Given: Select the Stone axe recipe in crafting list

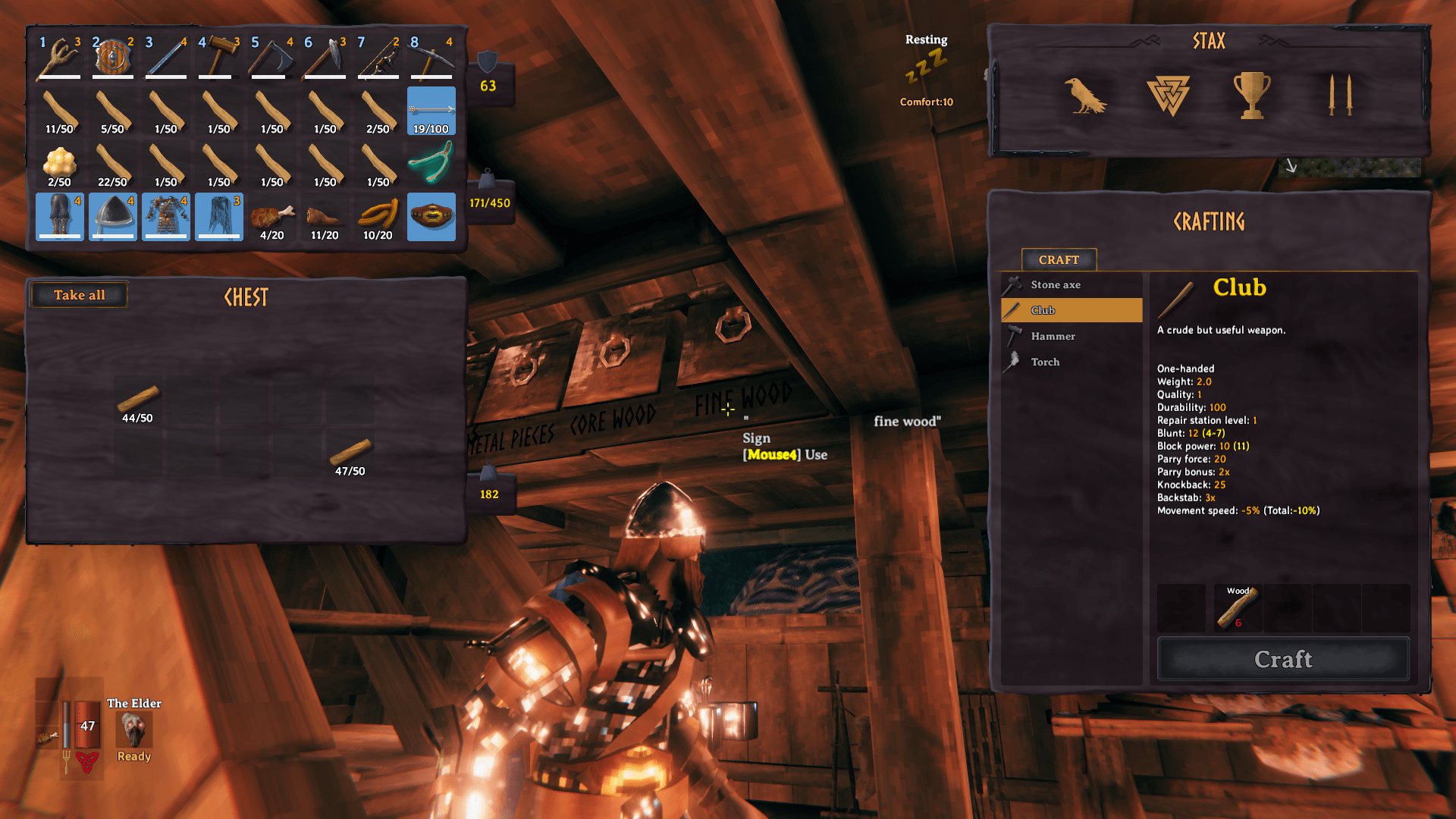Looking at the screenshot, I should pos(1056,284).
